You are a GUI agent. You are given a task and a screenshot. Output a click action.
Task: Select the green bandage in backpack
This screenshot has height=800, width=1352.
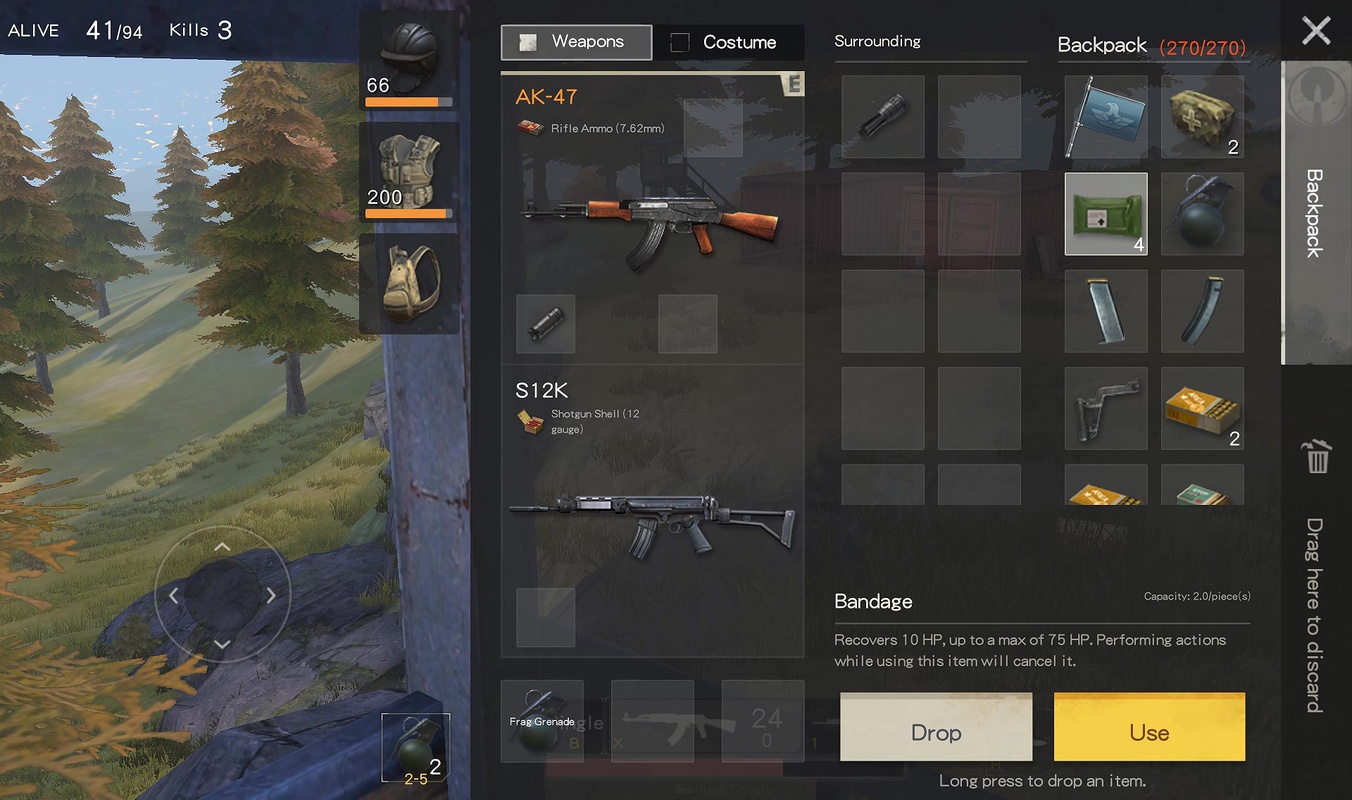tap(1105, 213)
